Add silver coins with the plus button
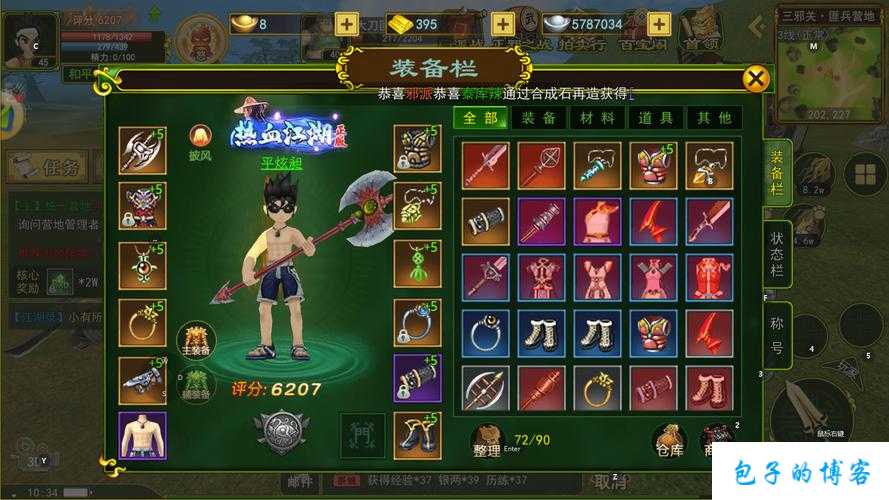This screenshot has height=500, width=889. point(658,23)
